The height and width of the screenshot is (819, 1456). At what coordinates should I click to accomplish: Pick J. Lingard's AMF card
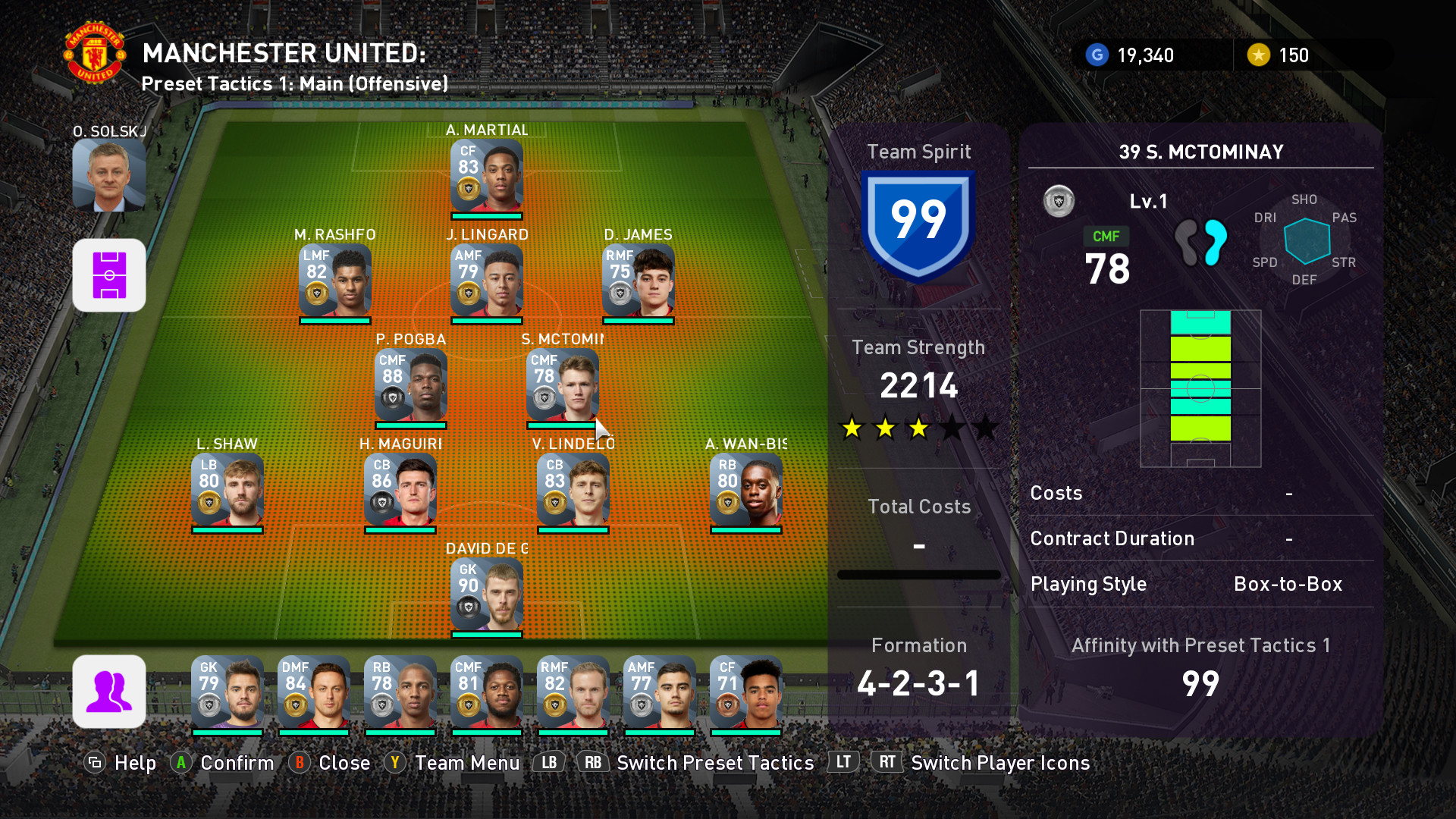coord(486,281)
